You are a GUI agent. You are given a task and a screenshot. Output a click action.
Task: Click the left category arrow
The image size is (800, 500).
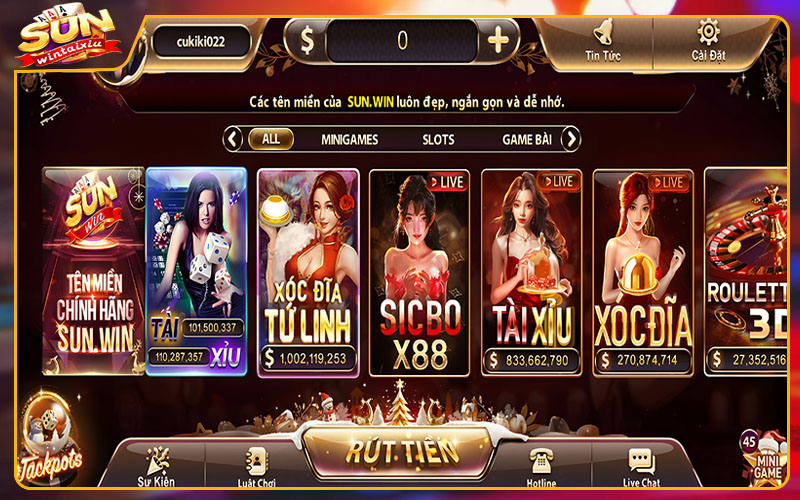tap(233, 139)
